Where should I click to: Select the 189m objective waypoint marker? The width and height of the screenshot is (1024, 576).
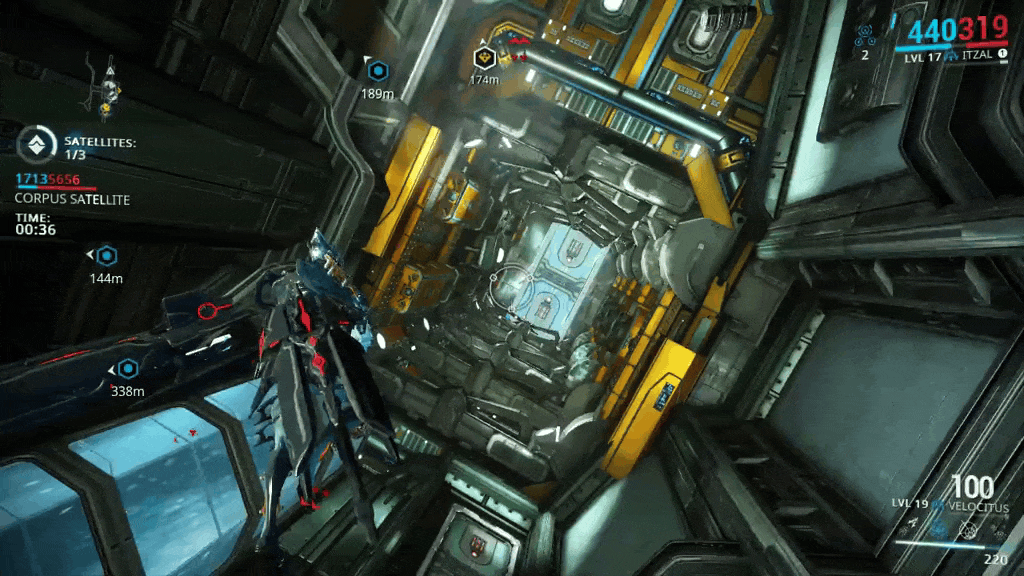pos(377,71)
